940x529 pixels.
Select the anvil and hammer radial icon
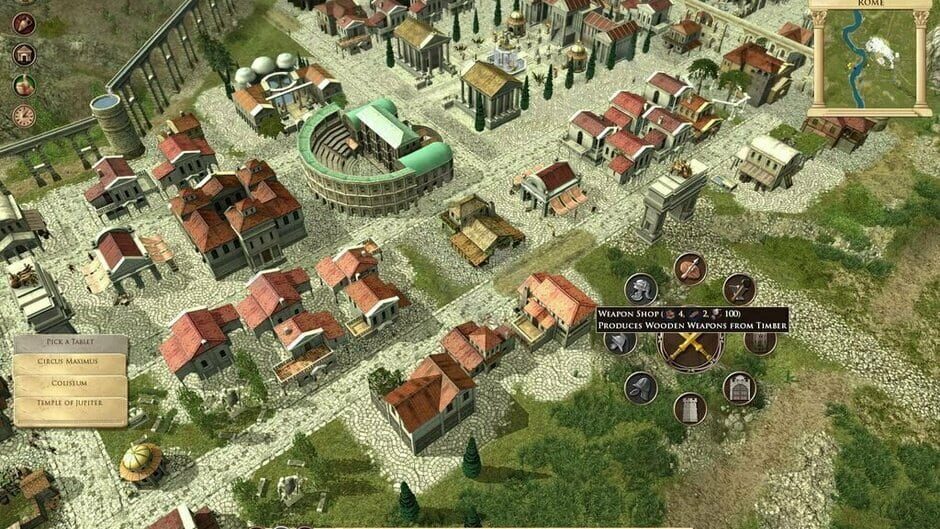click(739, 289)
